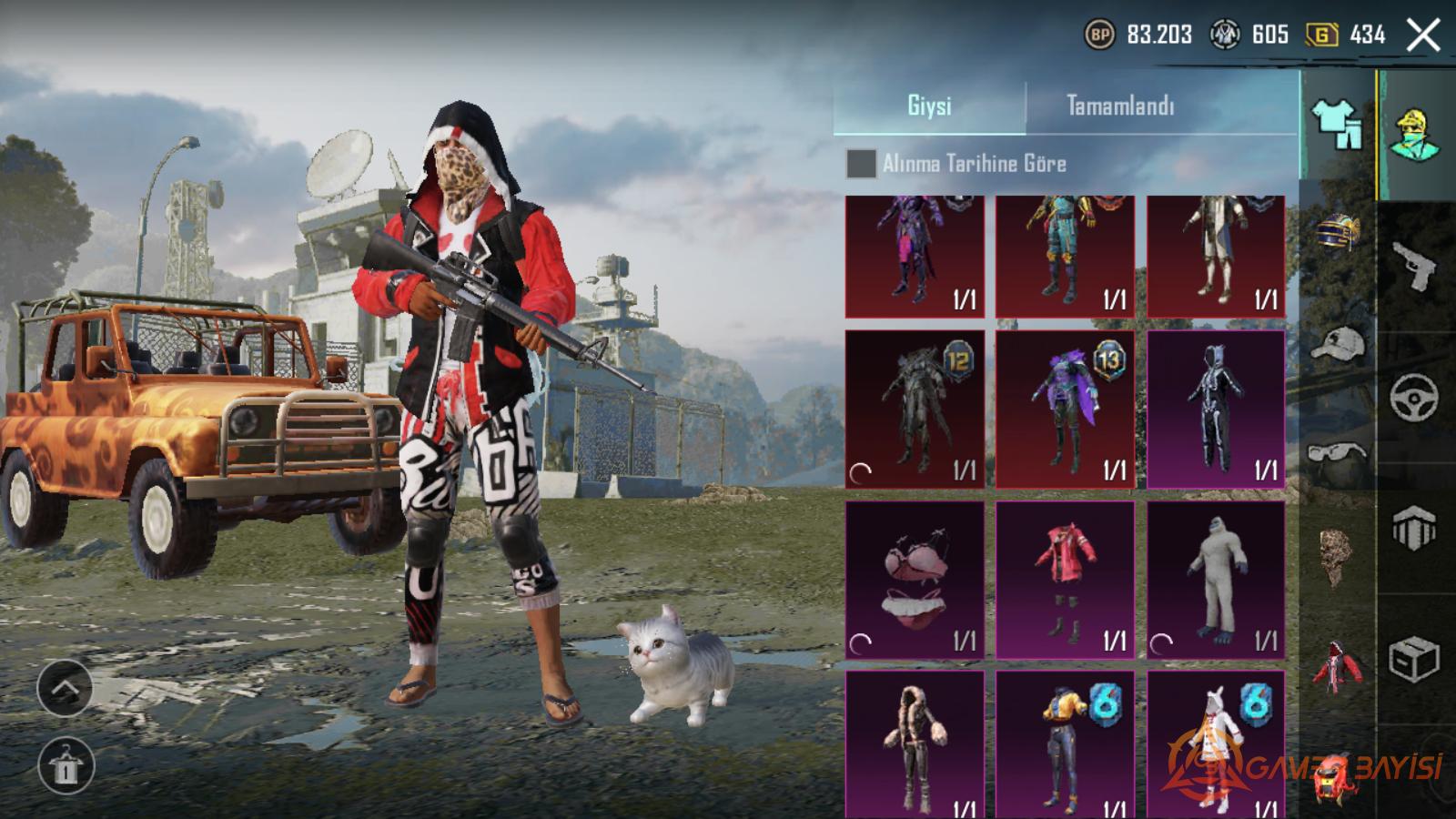Select the fur-hooded jacket outfit
This screenshot has height=819, width=1456.
[915, 744]
